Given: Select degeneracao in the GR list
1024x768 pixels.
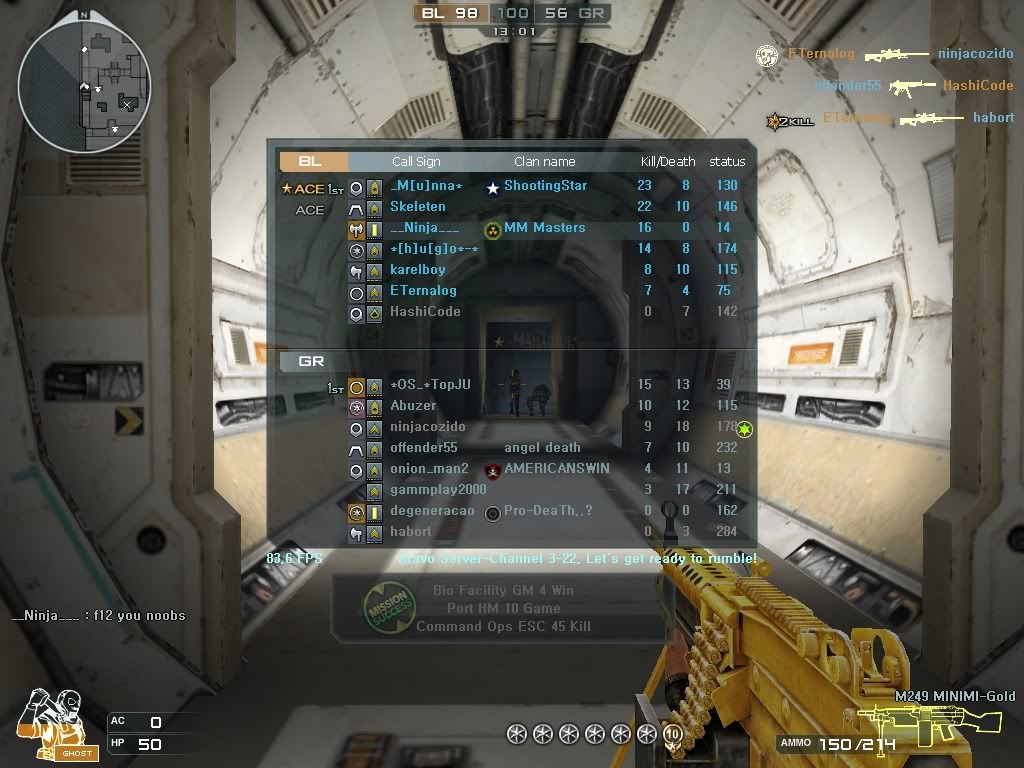Looking at the screenshot, I should pyautogui.click(x=432, y=510).
